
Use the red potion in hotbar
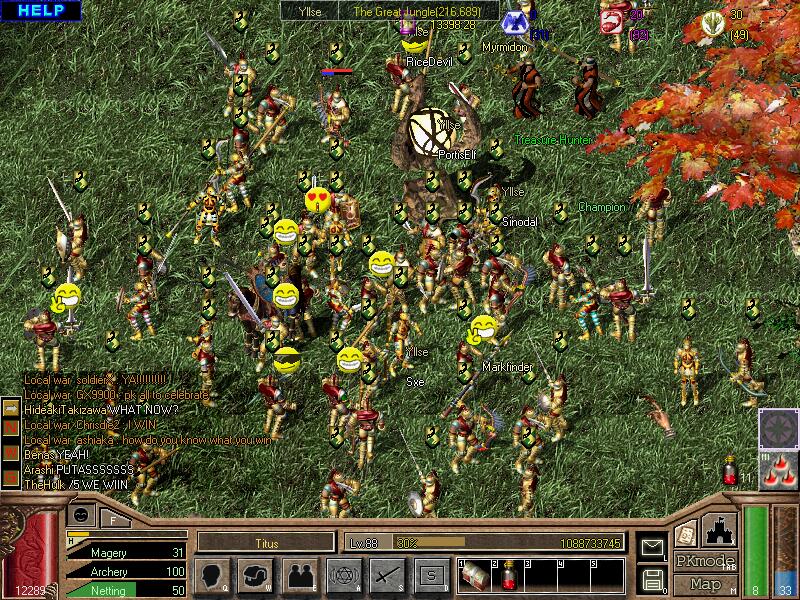[504, 574]
